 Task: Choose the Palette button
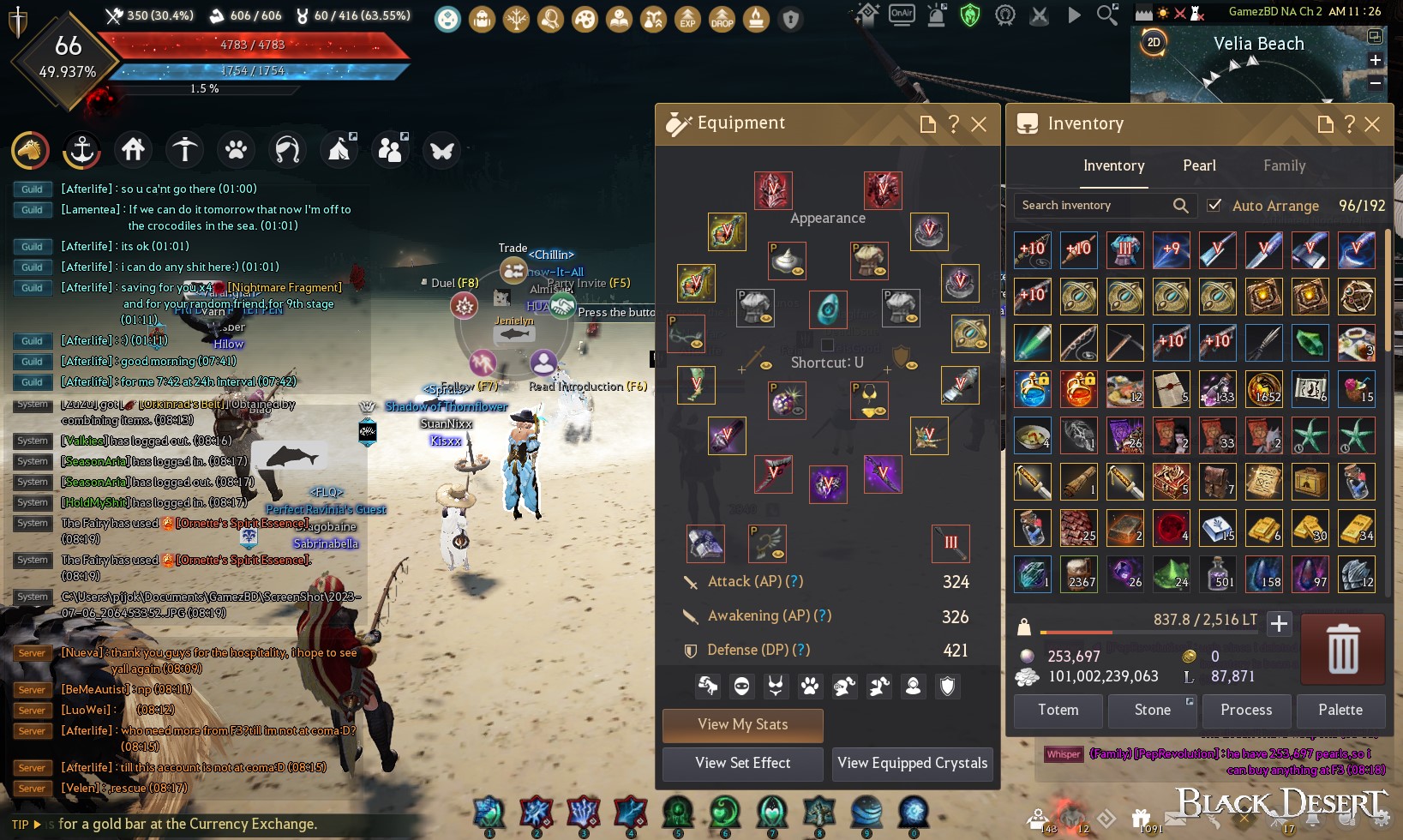1340,711
